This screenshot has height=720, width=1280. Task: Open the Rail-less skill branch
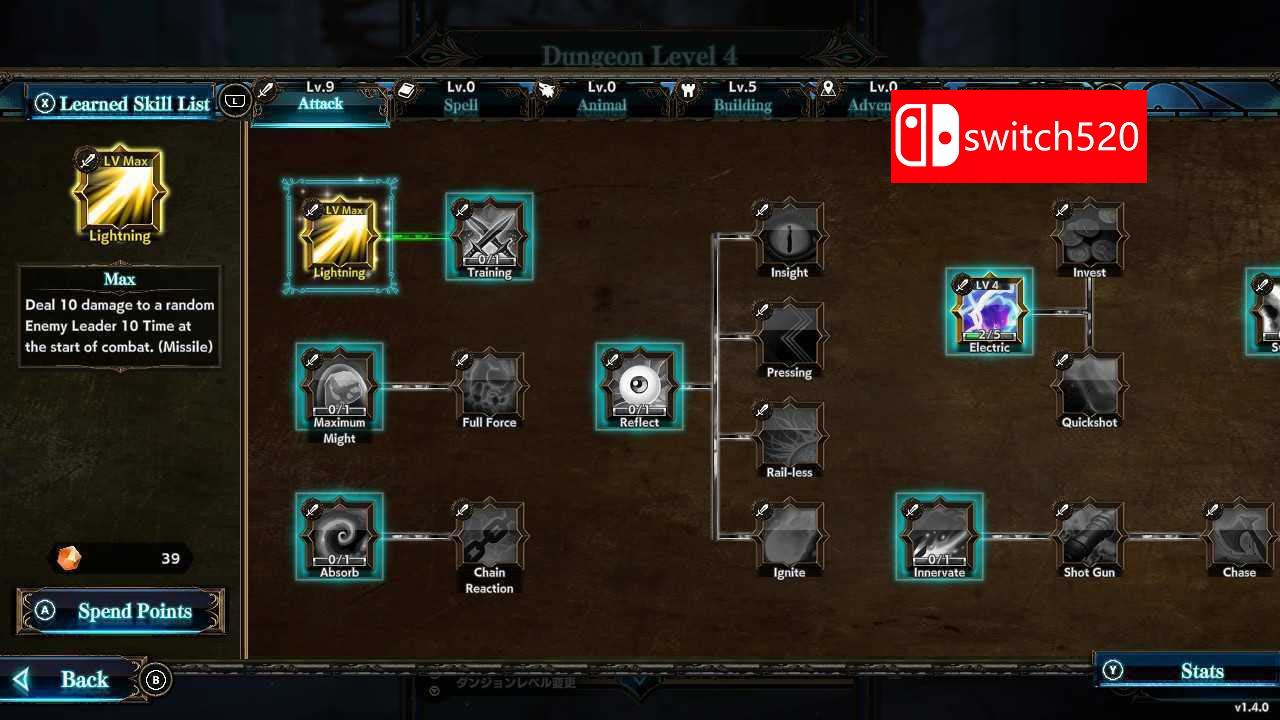pyautogui.click(x=788, y=437)
